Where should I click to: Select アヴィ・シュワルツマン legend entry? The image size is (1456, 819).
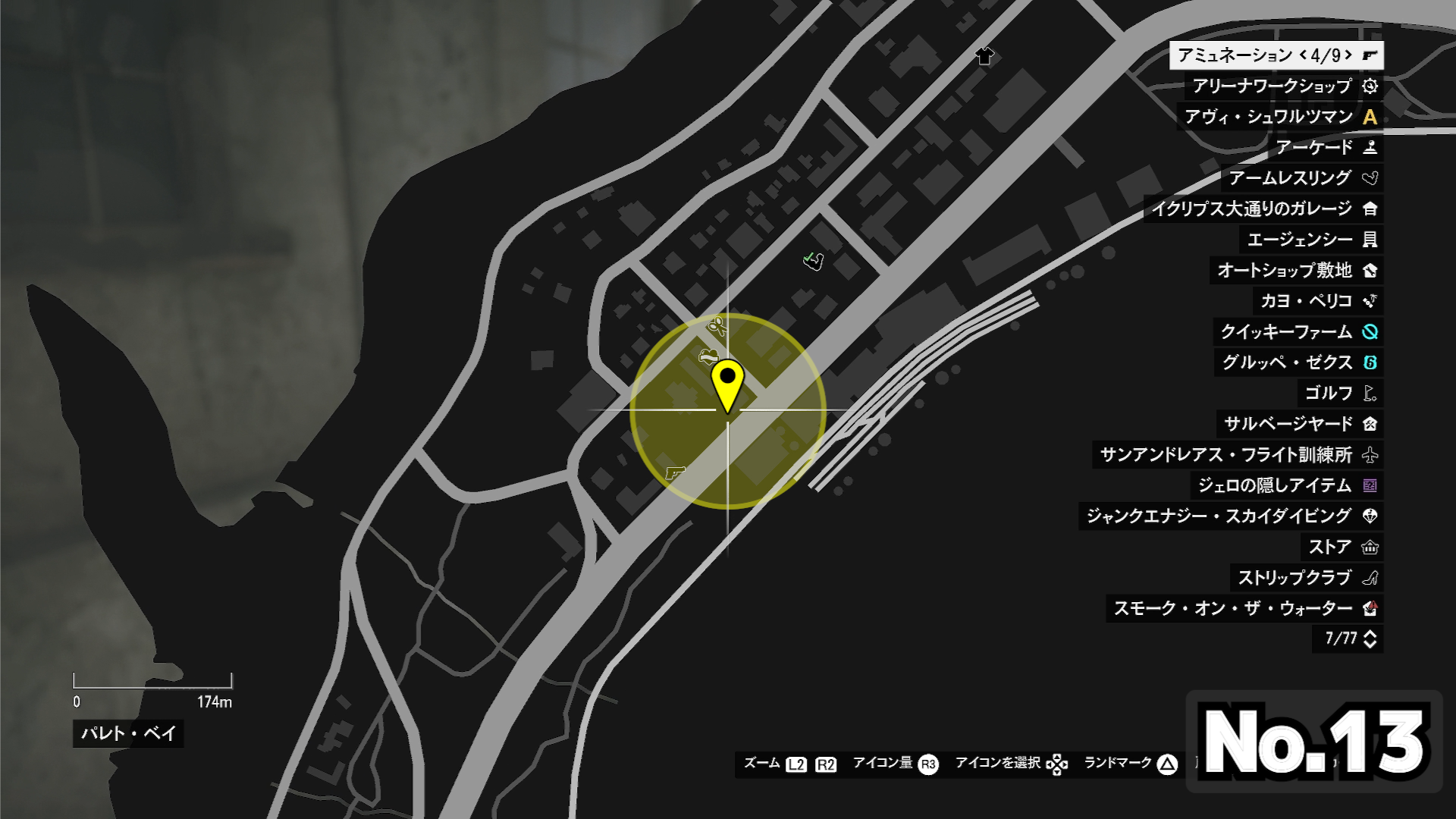point(1280,117)
